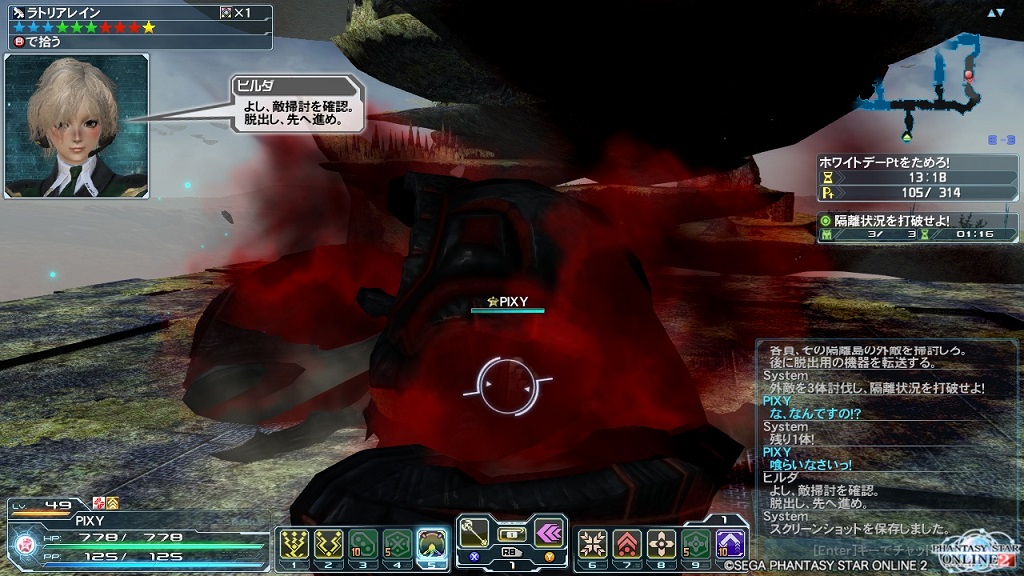Screen dimensions: 1024x576
Task: Activate the purple chevrons palette action
Action: click(x=548, y=532)
